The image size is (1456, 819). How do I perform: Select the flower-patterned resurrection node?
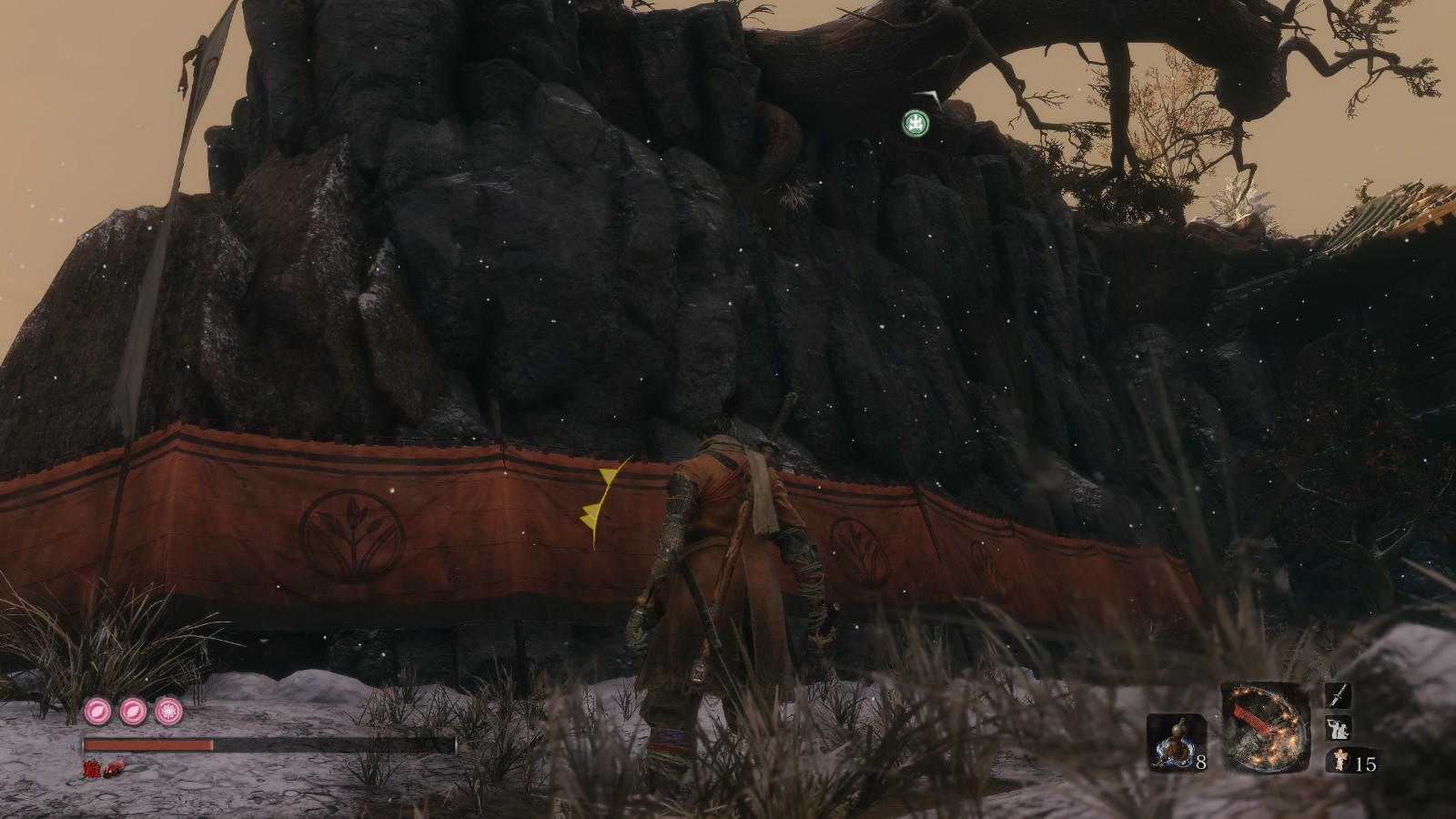167,710
